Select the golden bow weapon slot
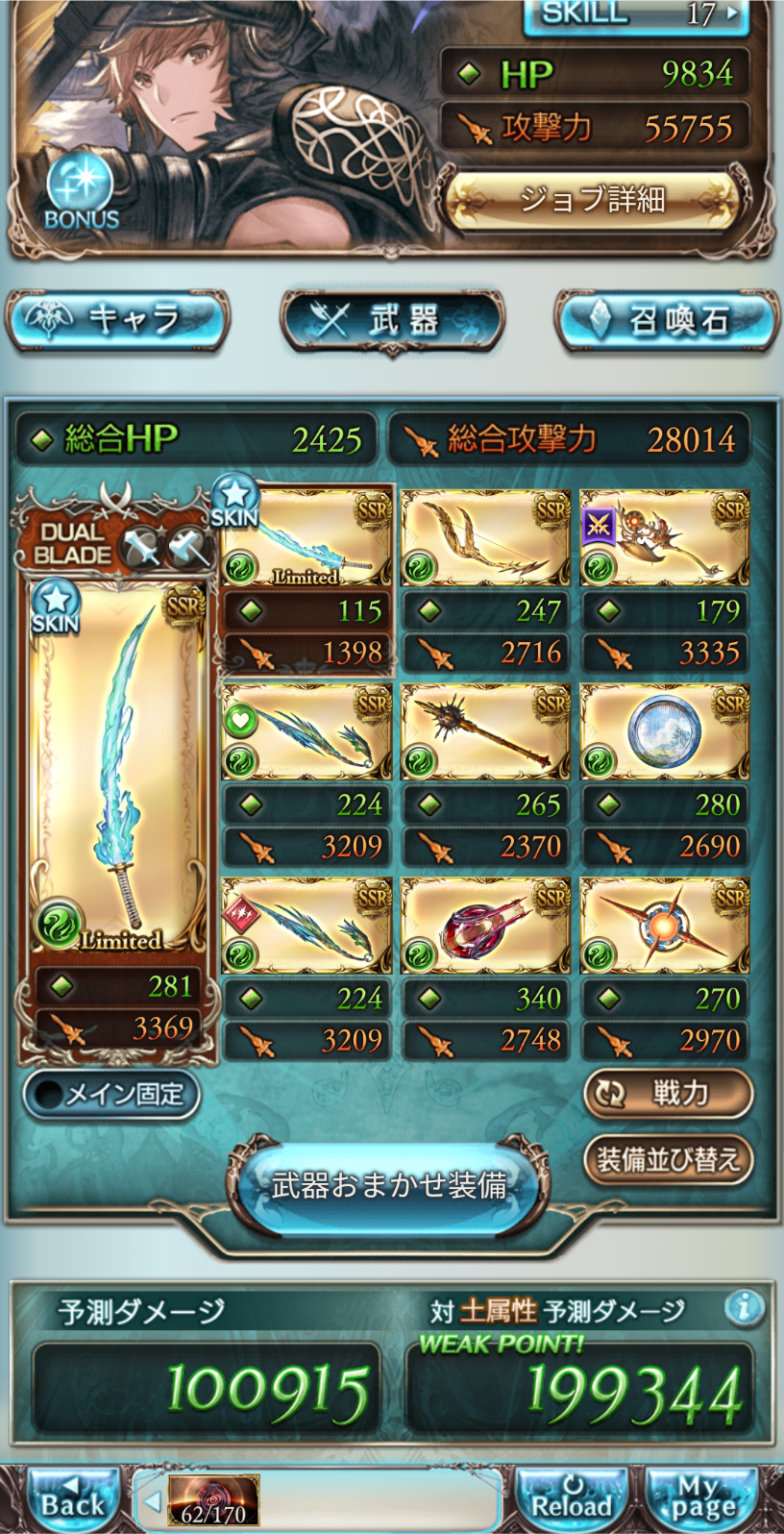Viewport: 784px width, 1534px height. [485, 538]
